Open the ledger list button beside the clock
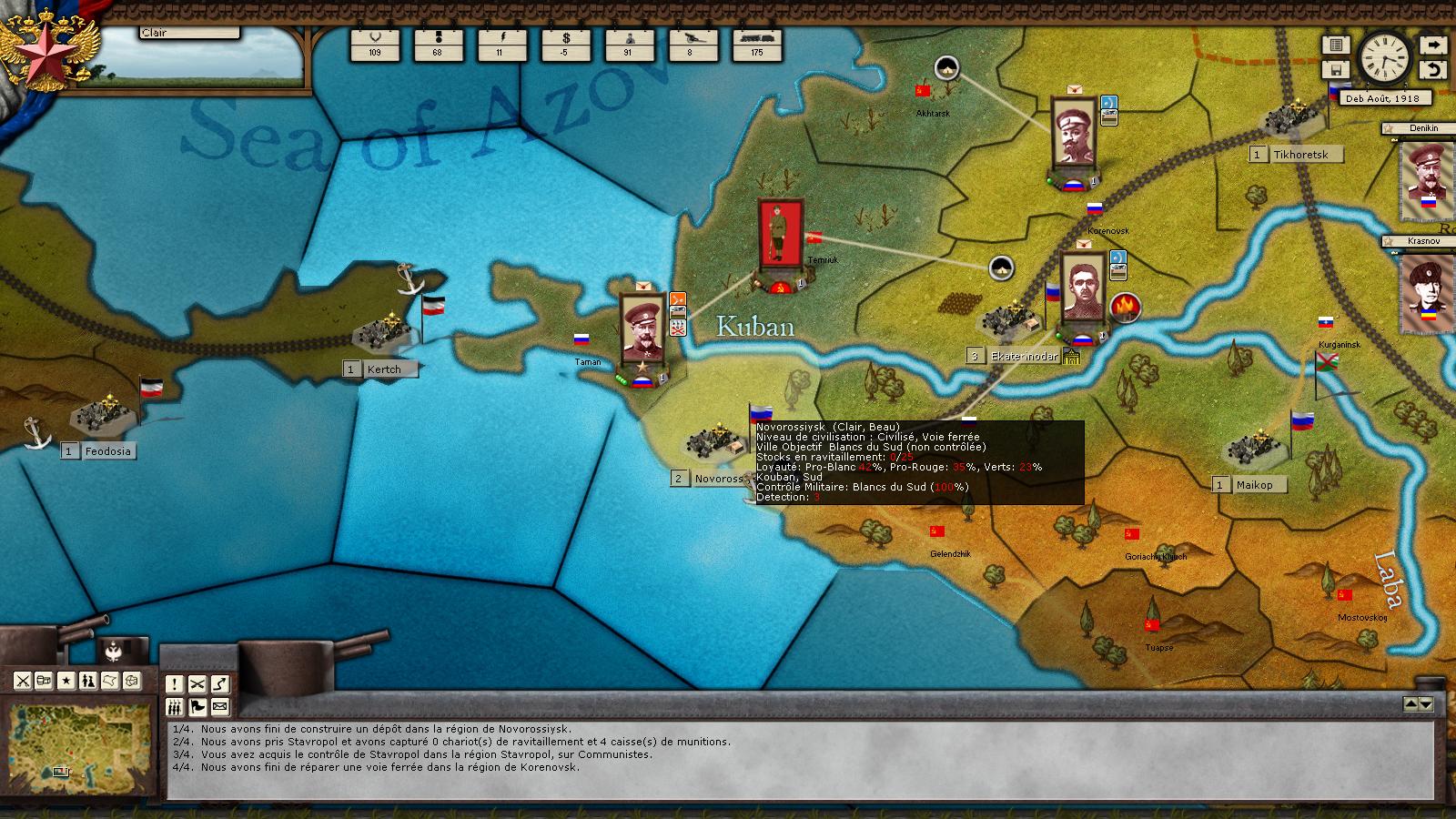 [1335, 45]
